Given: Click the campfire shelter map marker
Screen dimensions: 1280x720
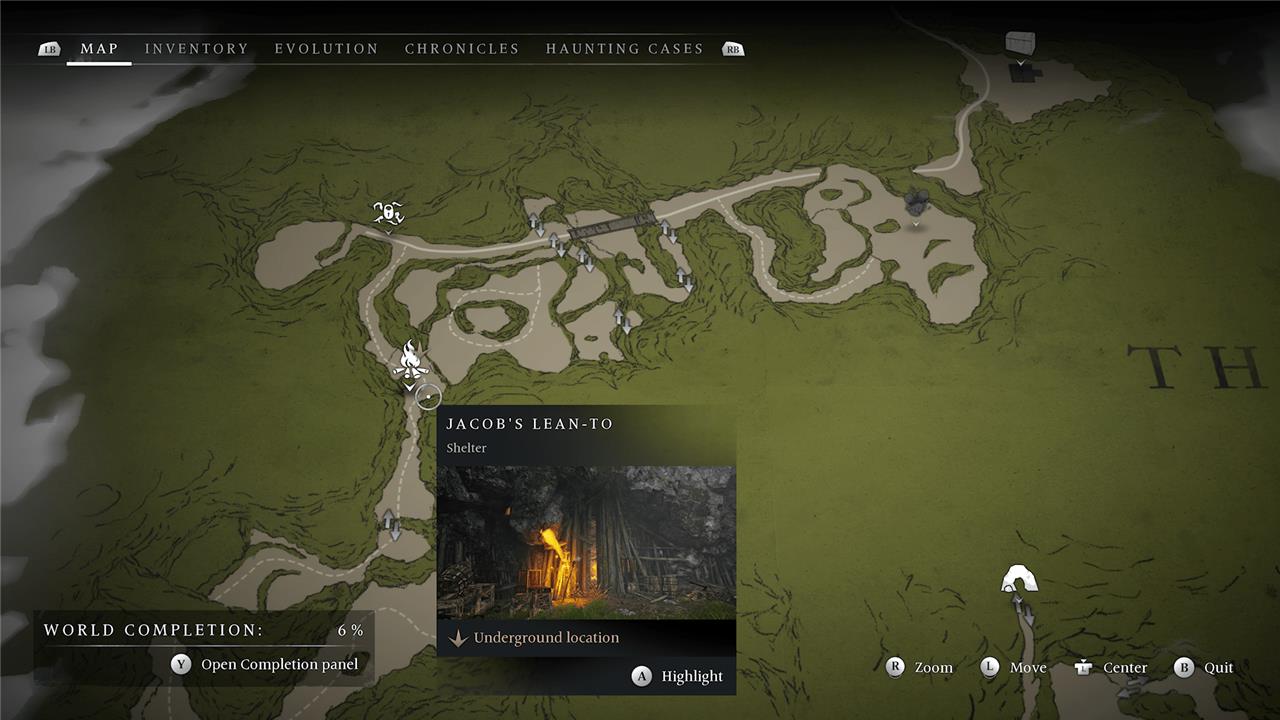Looking at the screenshot, I should point(410,359).
